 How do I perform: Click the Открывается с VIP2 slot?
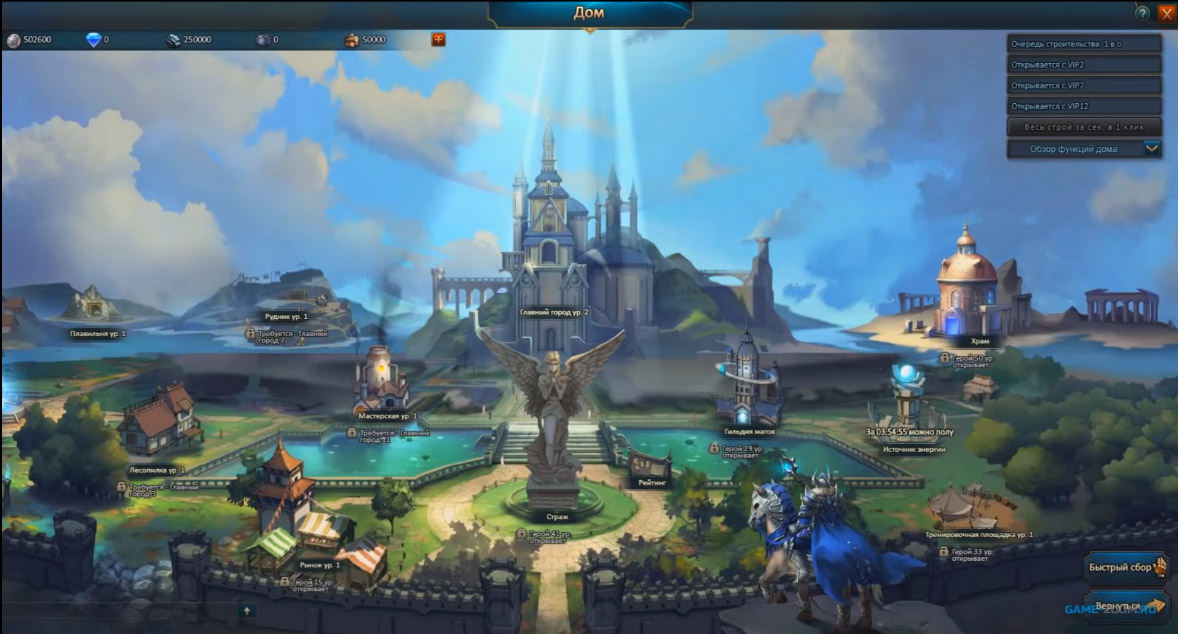pyautogui.click(x=1084, y=65)
